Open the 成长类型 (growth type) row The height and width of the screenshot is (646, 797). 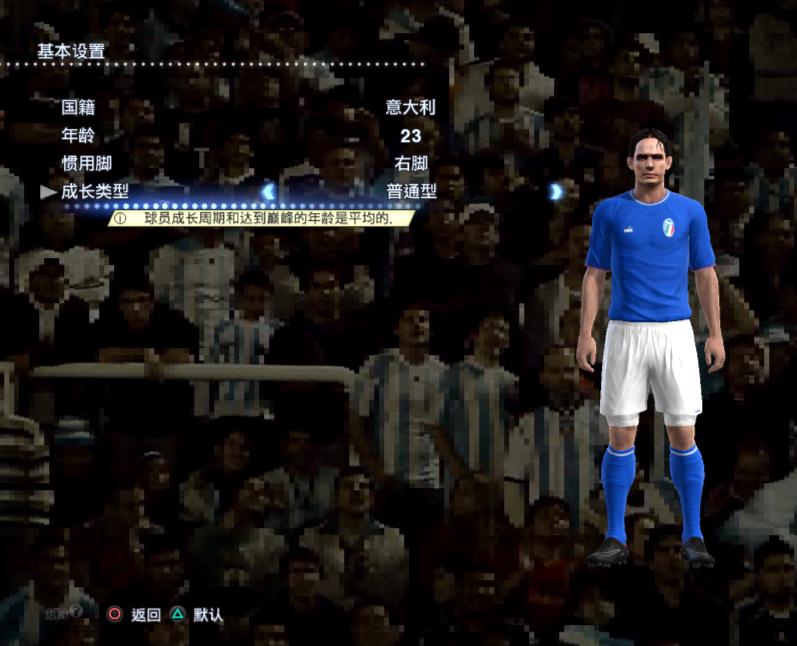pos(96,191)
